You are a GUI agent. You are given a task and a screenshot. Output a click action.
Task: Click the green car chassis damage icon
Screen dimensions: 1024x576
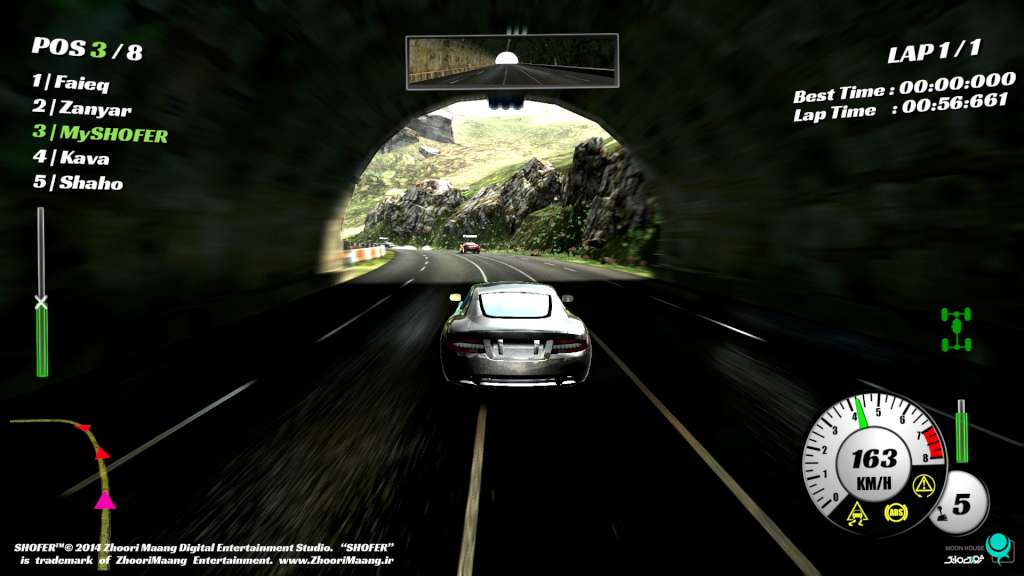(x=956, y=330)
